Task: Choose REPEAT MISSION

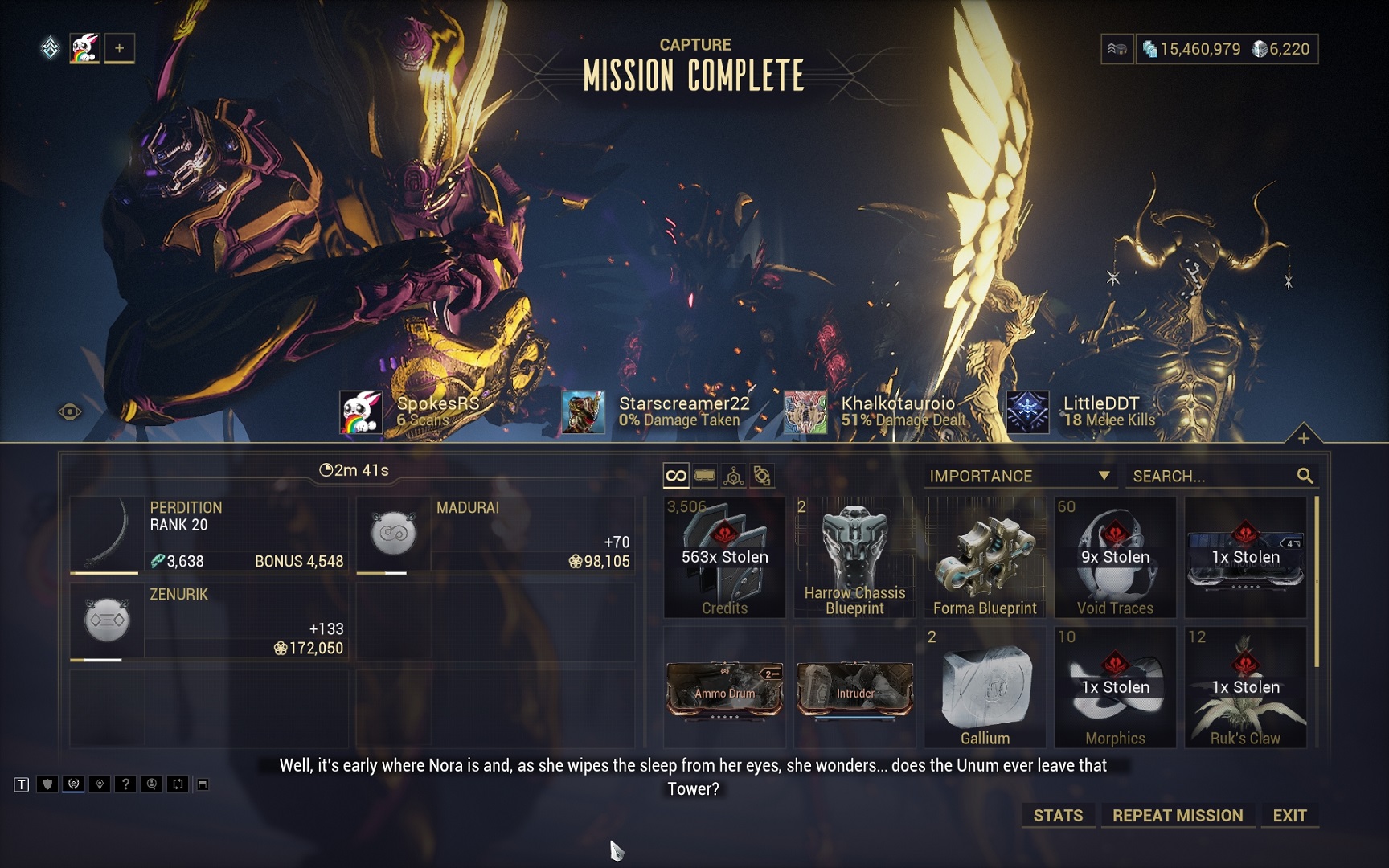Action: click(1177, 815)
